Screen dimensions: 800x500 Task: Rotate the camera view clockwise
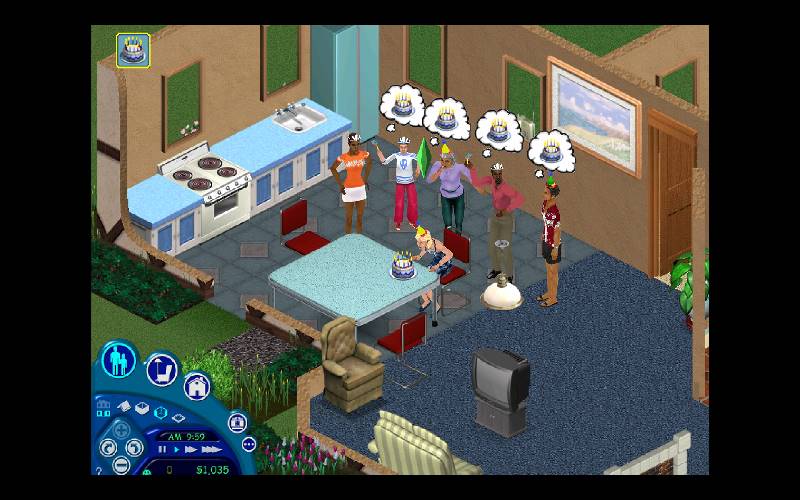(x=108, y=447)
